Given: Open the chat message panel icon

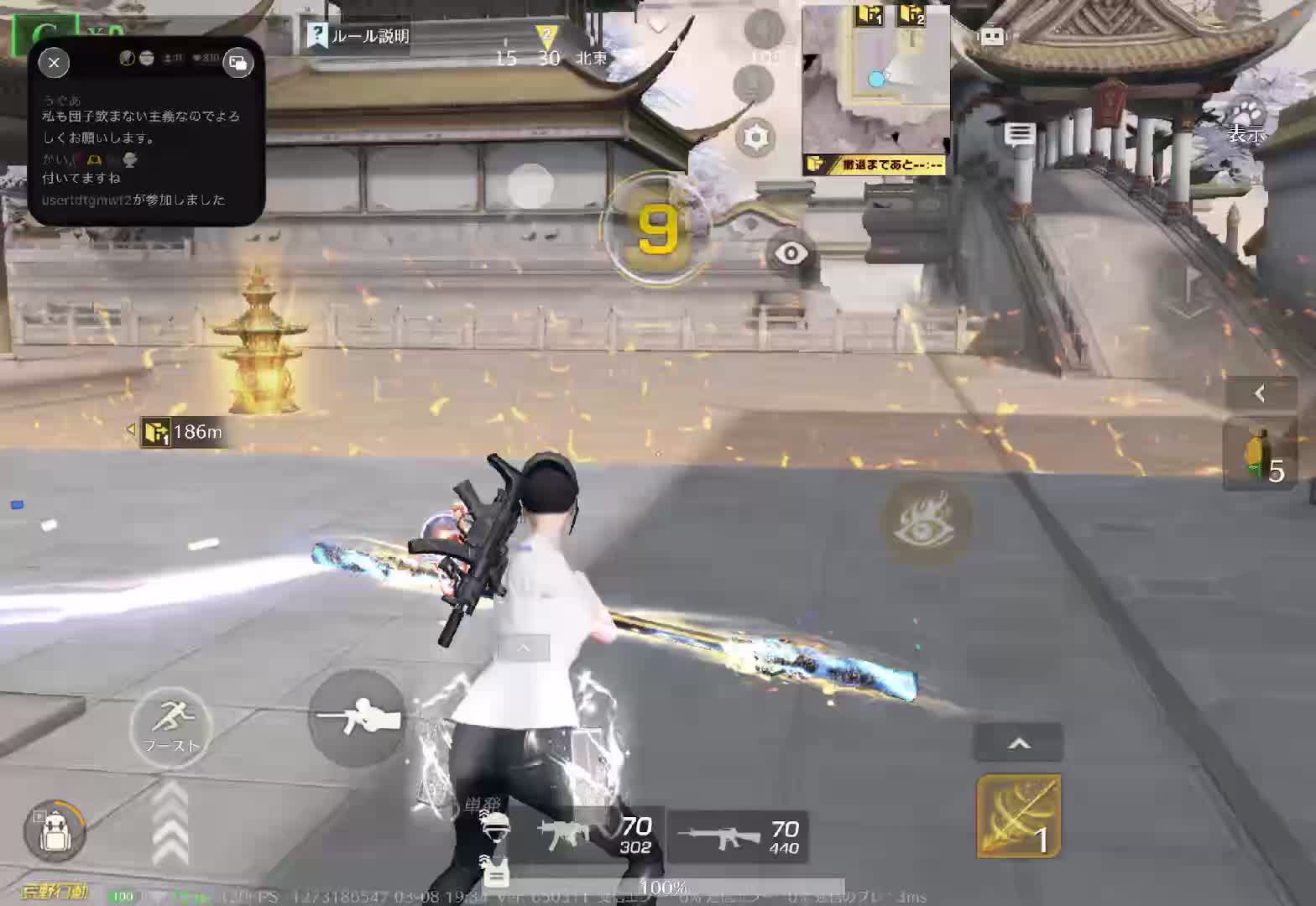Looking at the screenshot, I should tap(1020, 134).
